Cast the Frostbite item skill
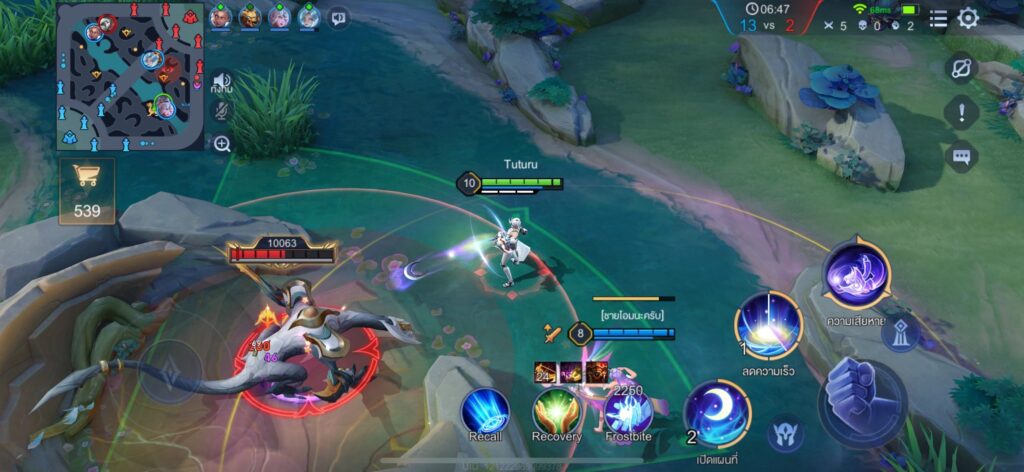Viewport: 1024px width, 472px height. [x=628, y=411]
